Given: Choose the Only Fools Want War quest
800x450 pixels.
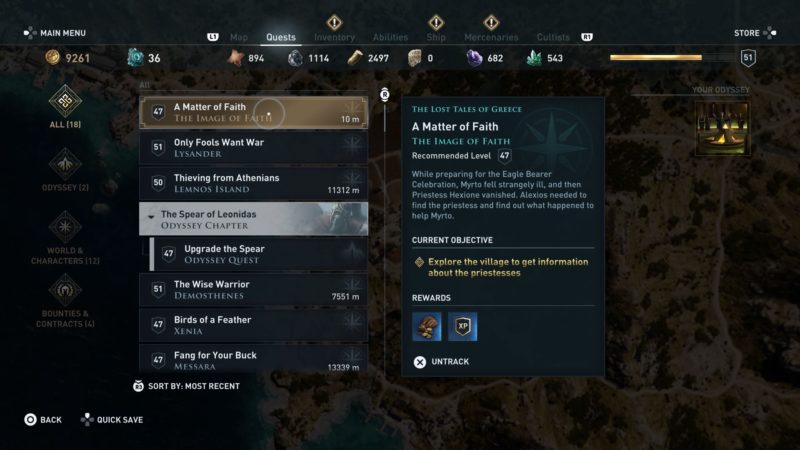Looking at the screenshot, I should pyautogui.click(x=253, y=148).
